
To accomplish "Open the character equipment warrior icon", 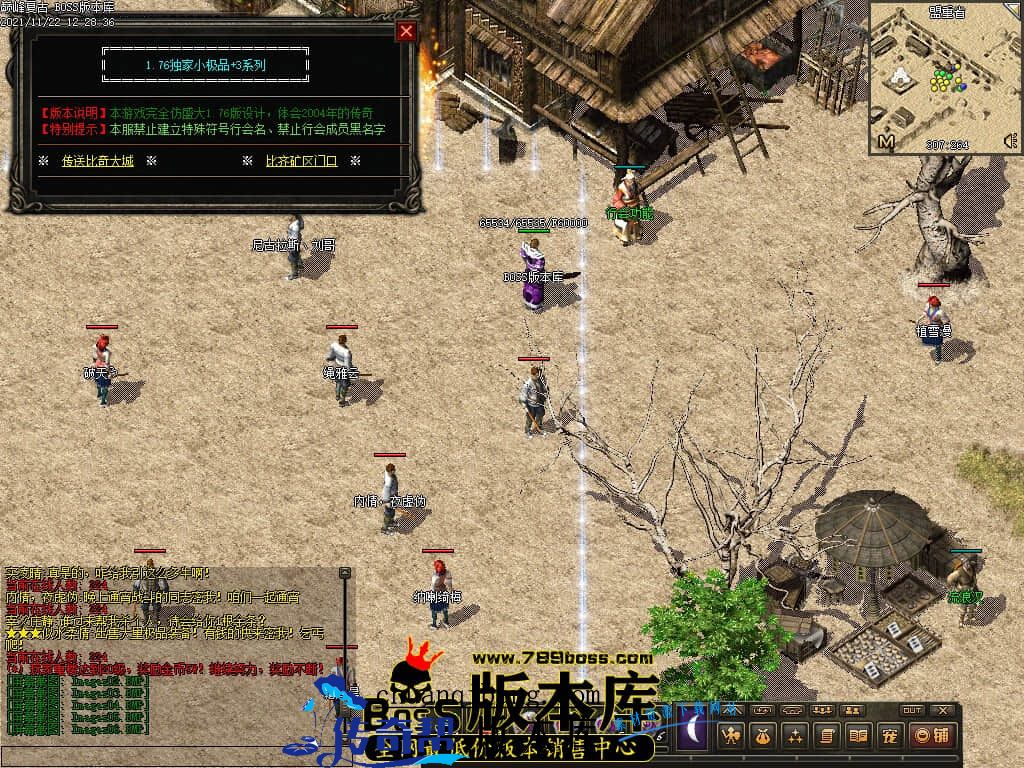I will tap(731, 737).
